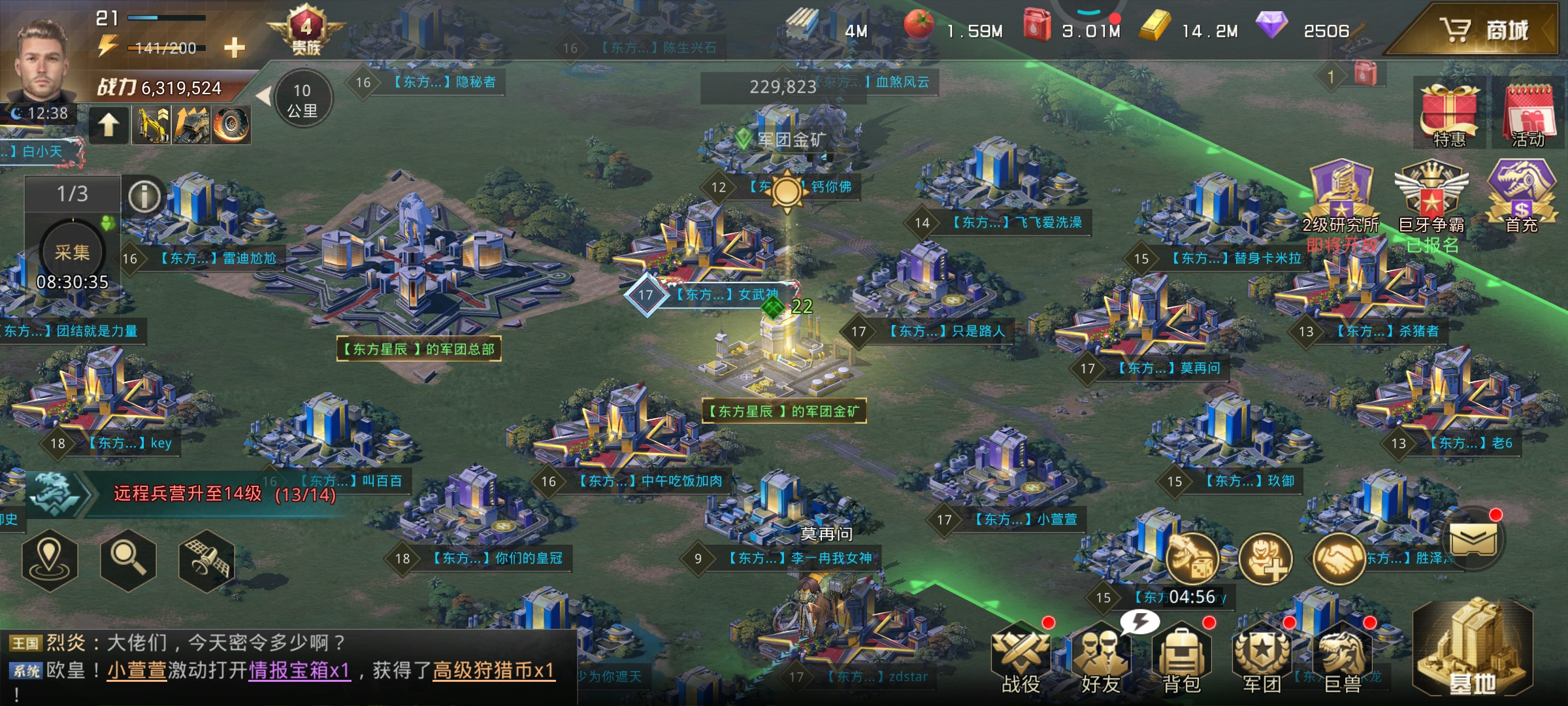The height and width of the screenshot is (706, 1568).
Task: Open the 2级研究所 event icon
Action: [x=1341, y=196]
